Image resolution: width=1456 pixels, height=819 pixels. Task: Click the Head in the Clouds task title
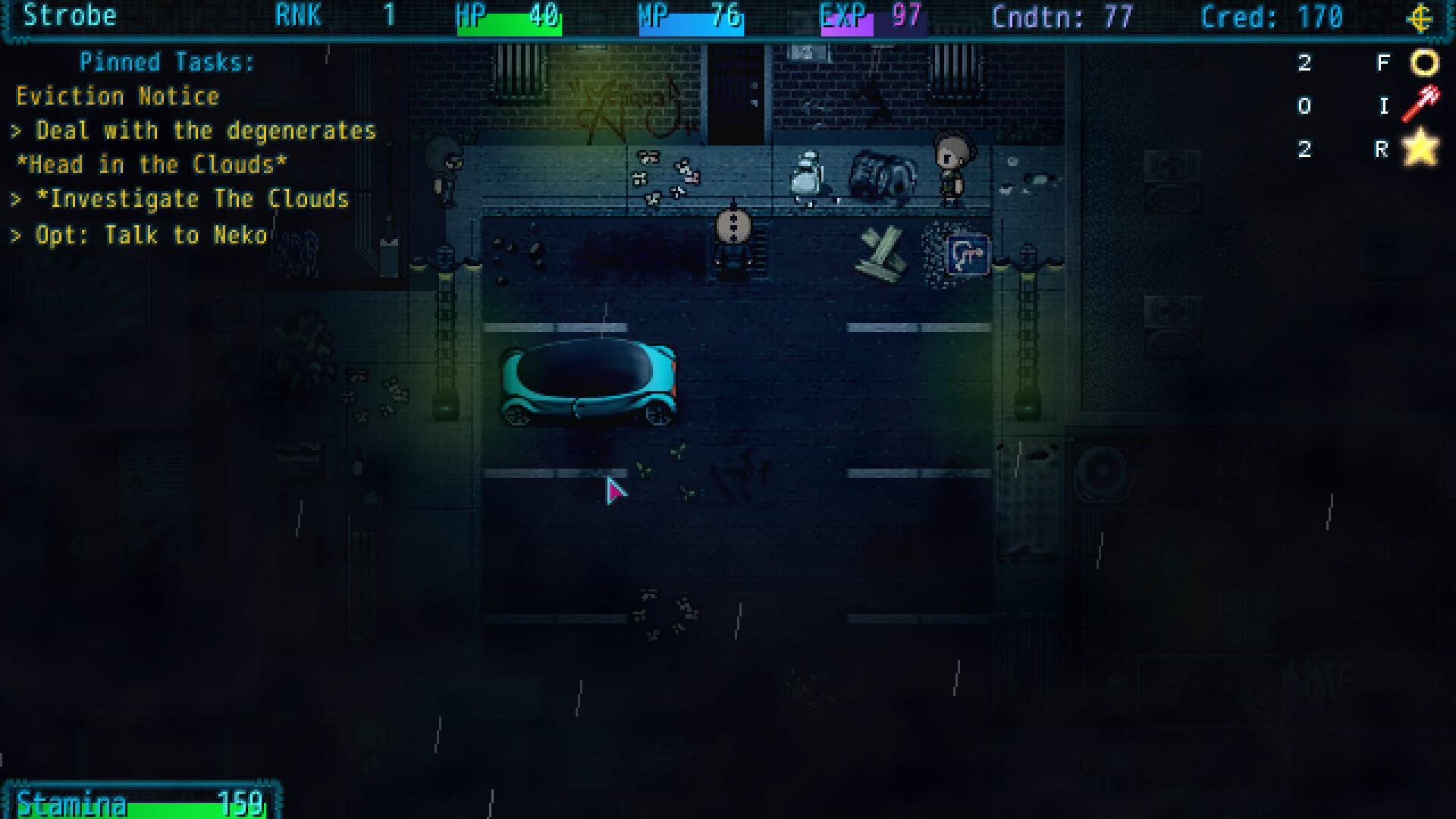[152, 165]
